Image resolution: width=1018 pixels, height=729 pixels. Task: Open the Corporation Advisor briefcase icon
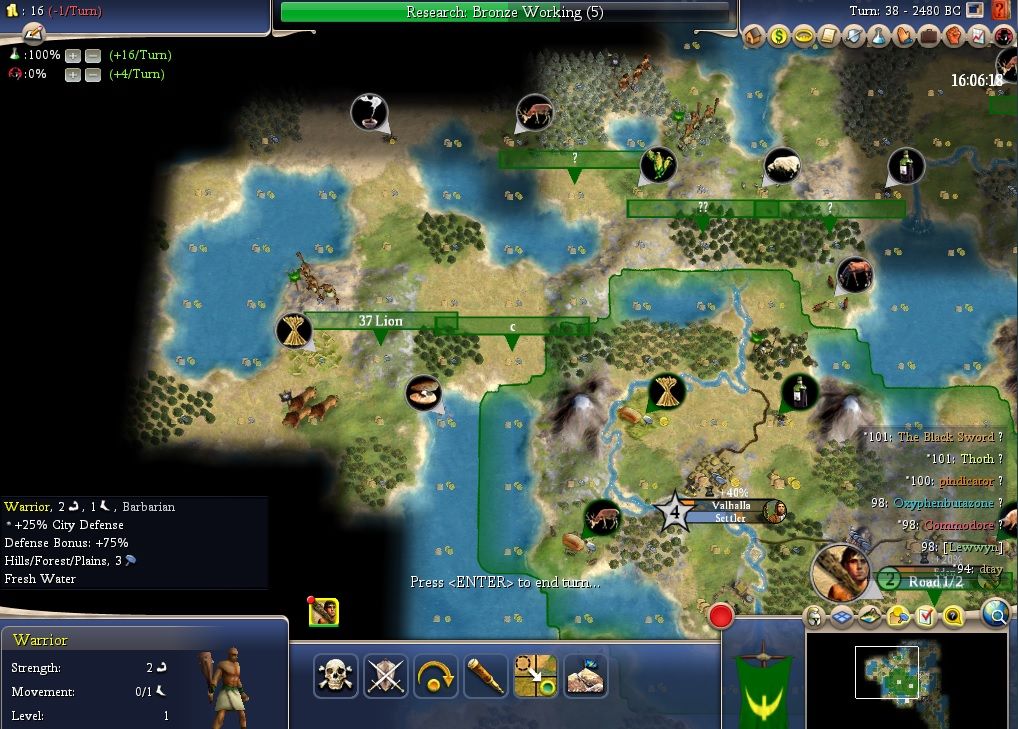(929, 36)
